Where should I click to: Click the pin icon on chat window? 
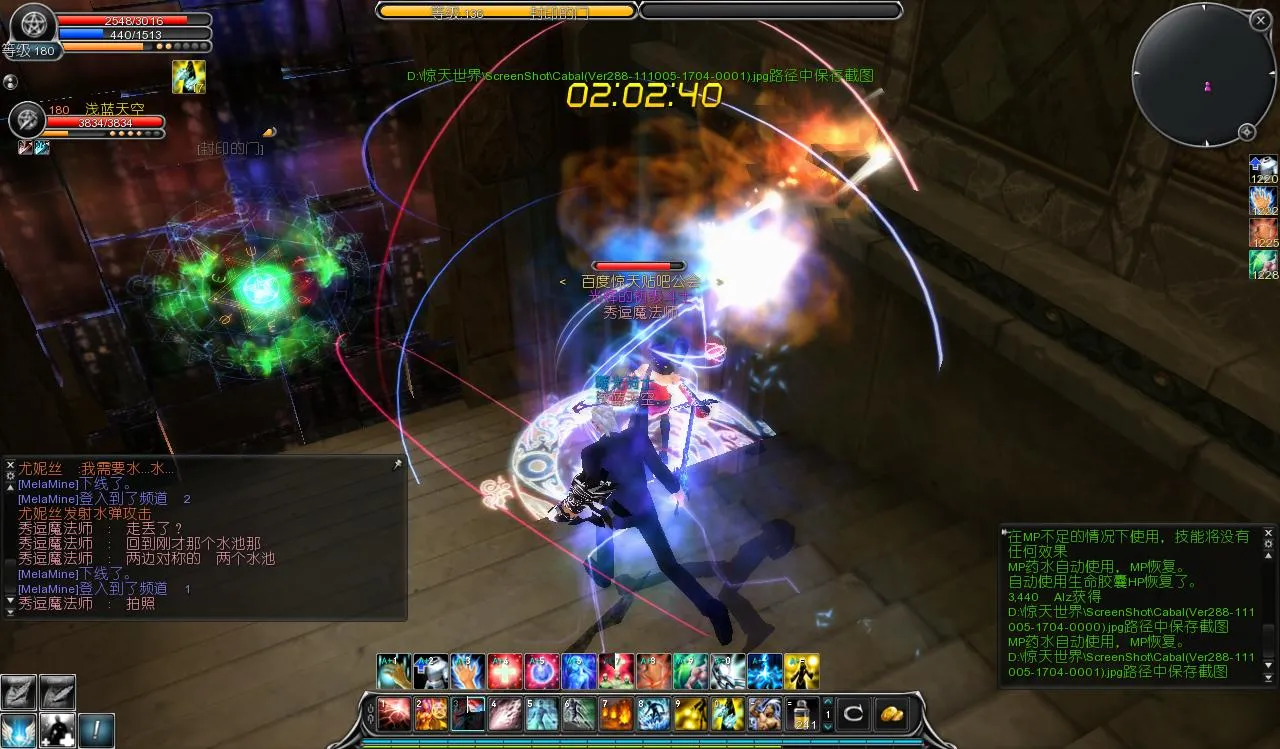[x=397, y=465]
